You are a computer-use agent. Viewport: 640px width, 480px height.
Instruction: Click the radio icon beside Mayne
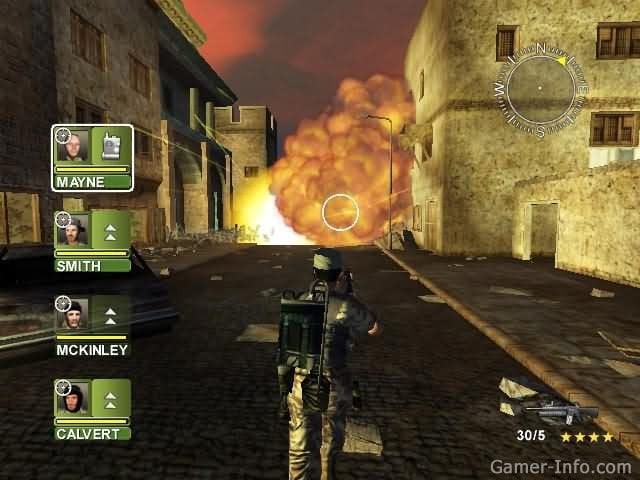pyautogui.click(x=111, y=146)
